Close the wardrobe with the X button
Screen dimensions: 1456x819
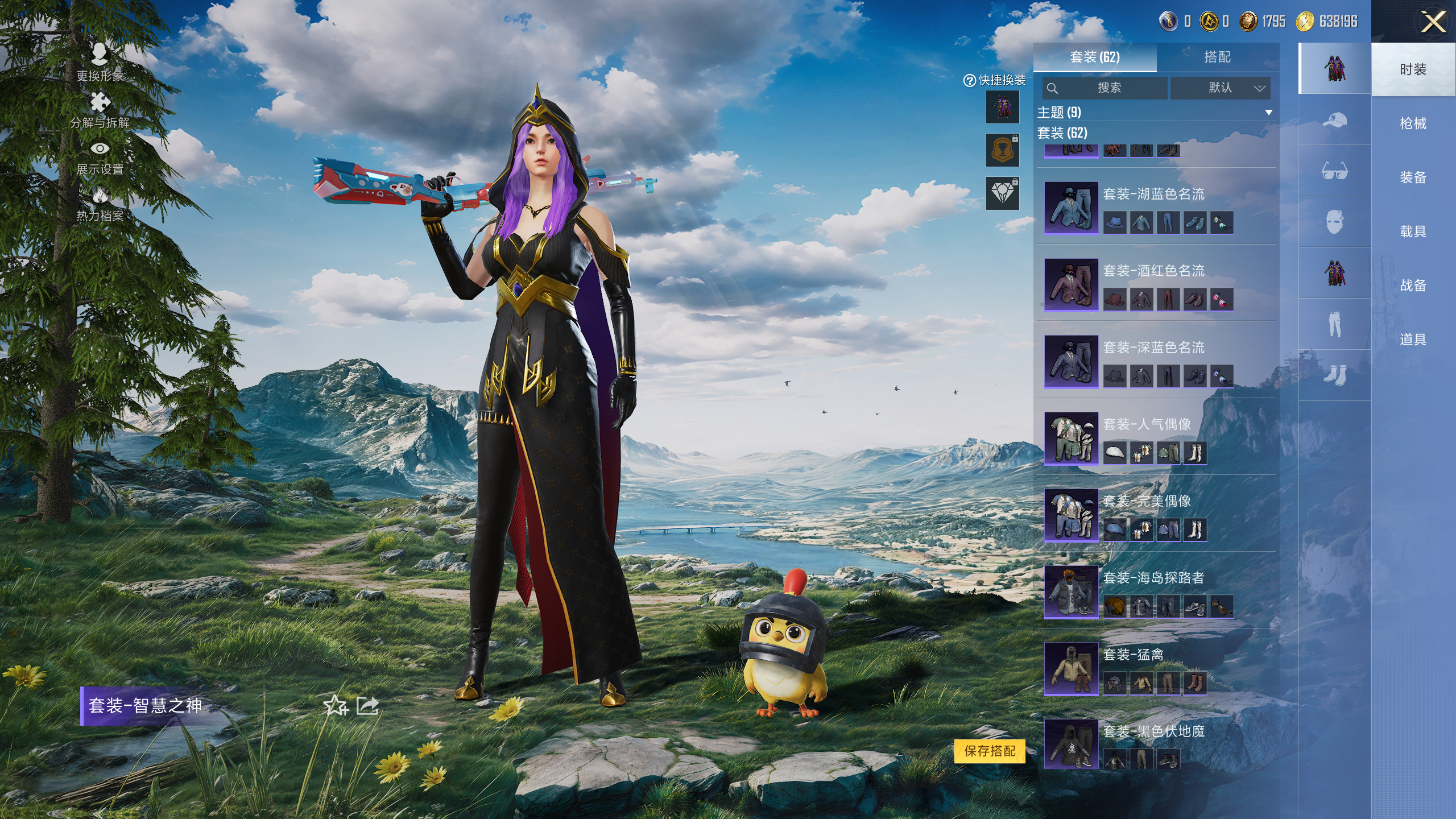[1433, 23]
